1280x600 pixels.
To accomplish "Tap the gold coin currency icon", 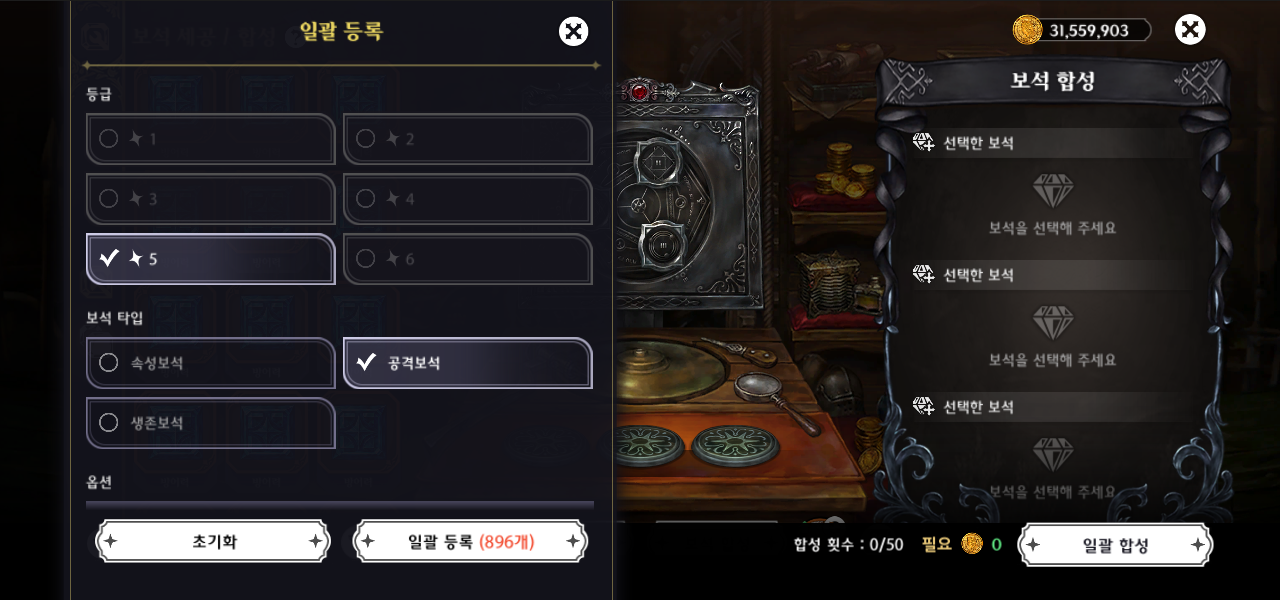I will click(1027, 30).
